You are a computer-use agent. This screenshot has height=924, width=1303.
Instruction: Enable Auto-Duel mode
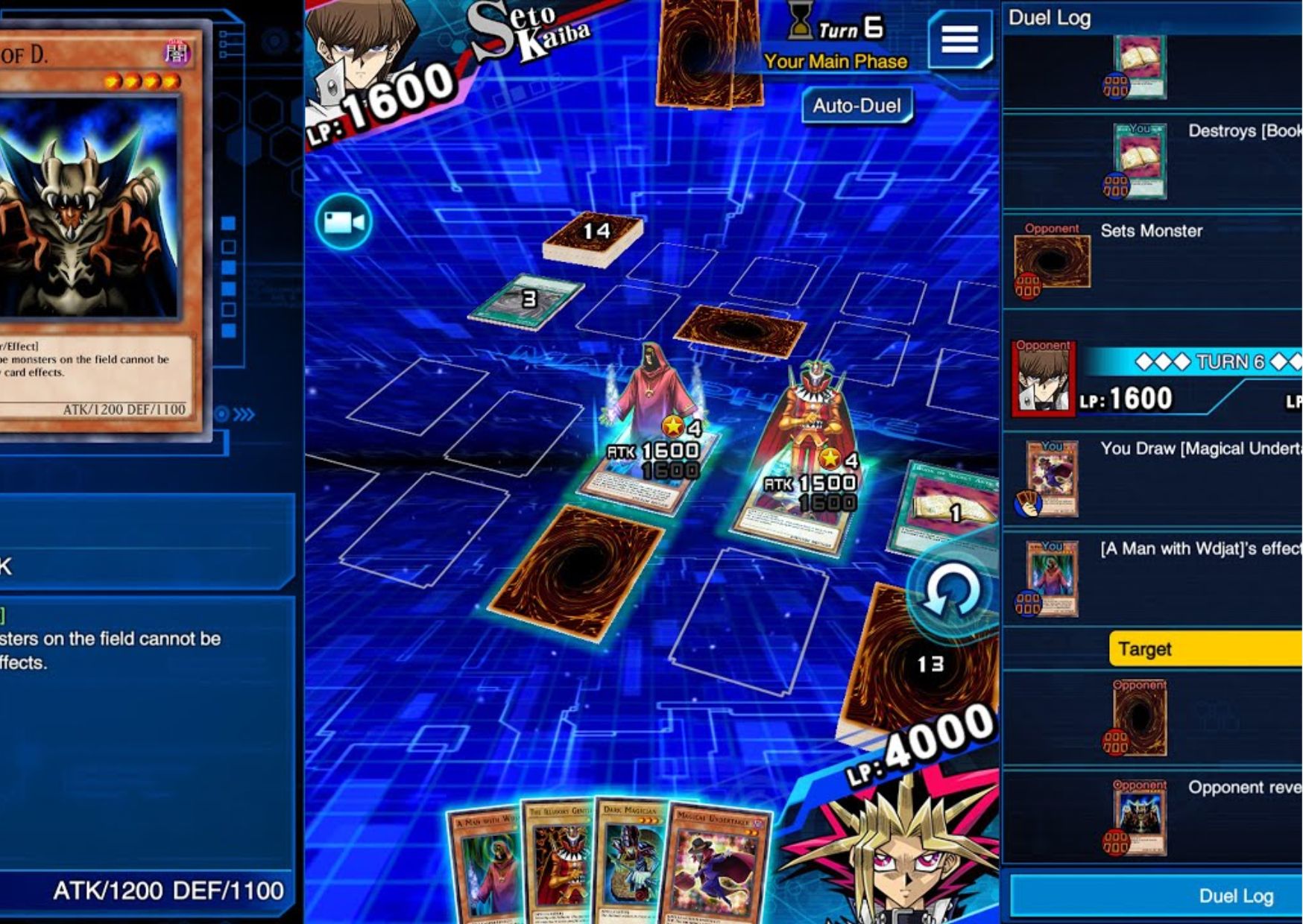point(856,106)
